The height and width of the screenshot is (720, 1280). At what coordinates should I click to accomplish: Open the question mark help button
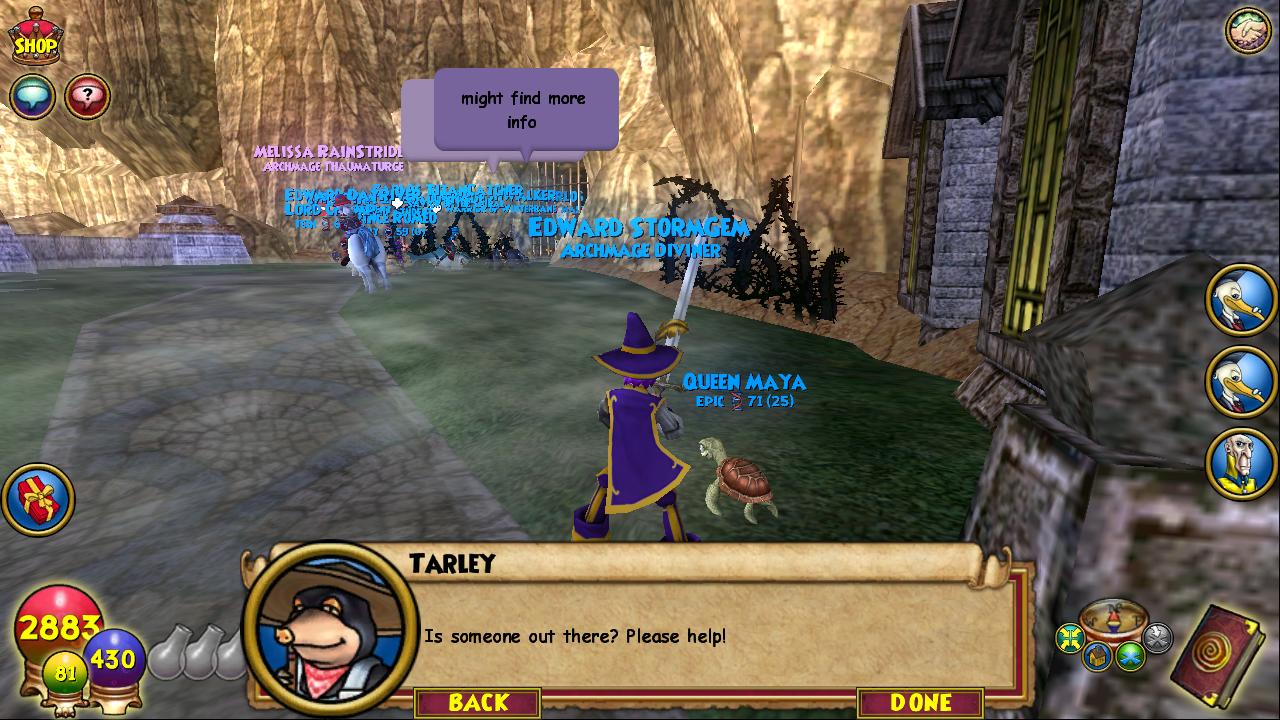tap(88, 97)
